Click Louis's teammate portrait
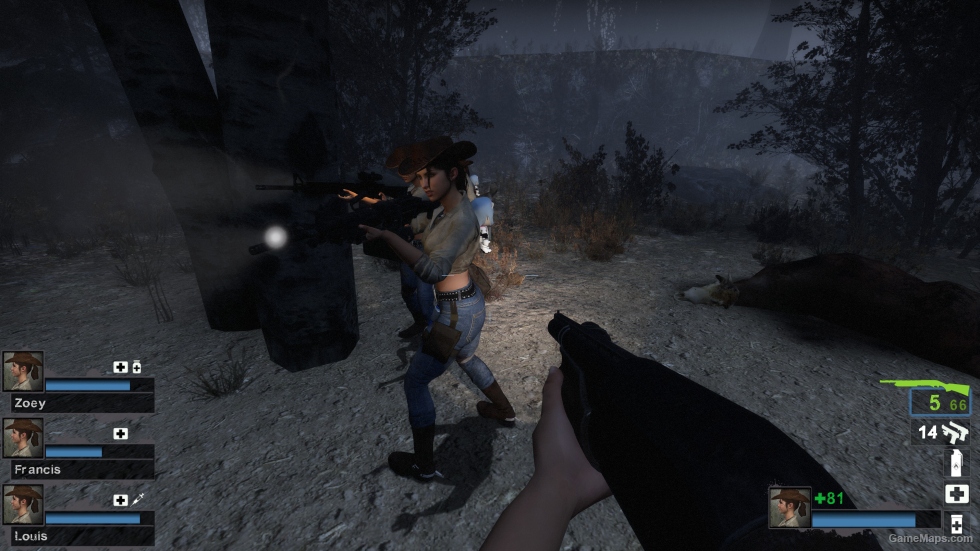 point(23,505)
